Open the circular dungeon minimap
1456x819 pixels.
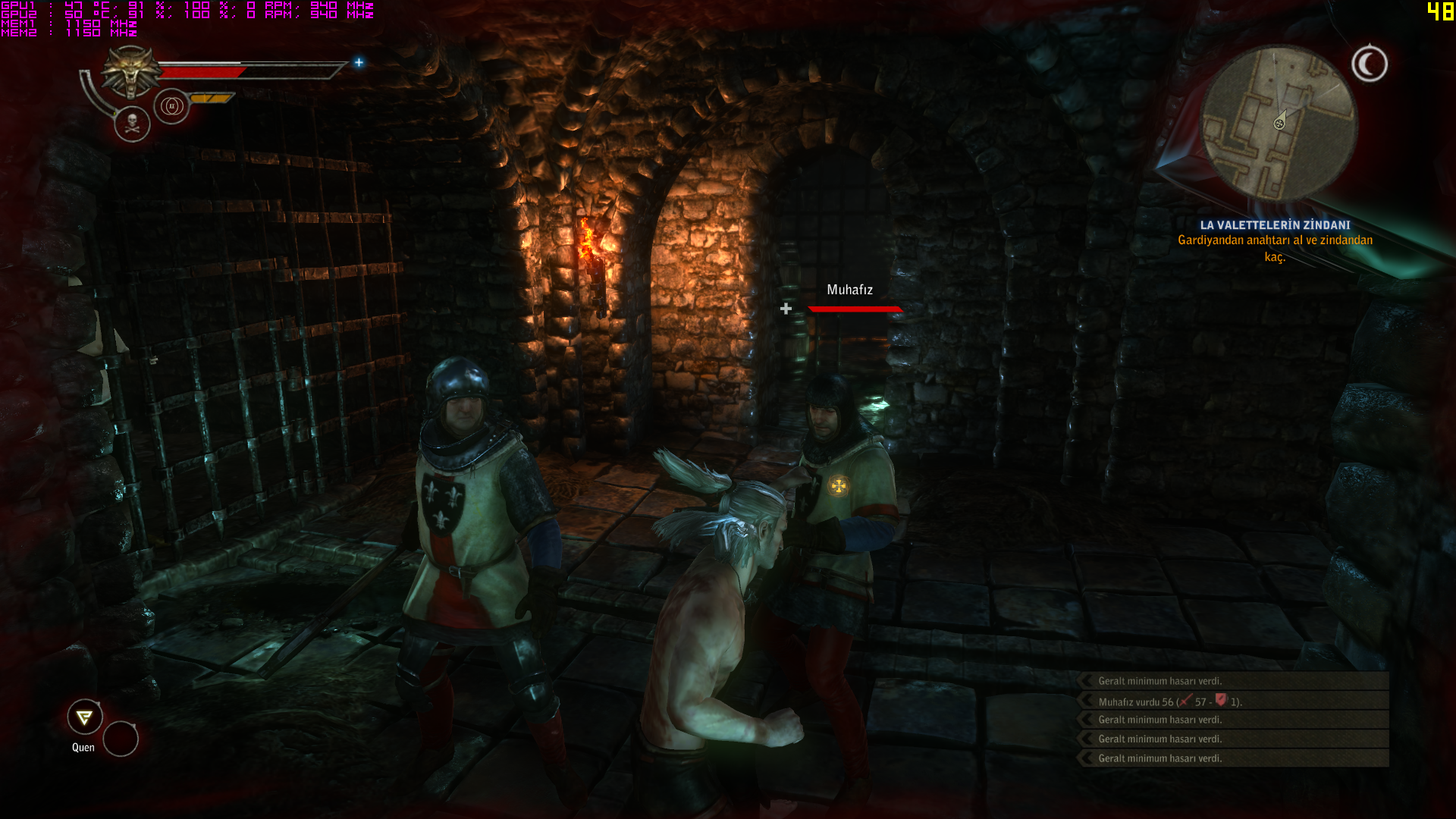[1279, 123]
